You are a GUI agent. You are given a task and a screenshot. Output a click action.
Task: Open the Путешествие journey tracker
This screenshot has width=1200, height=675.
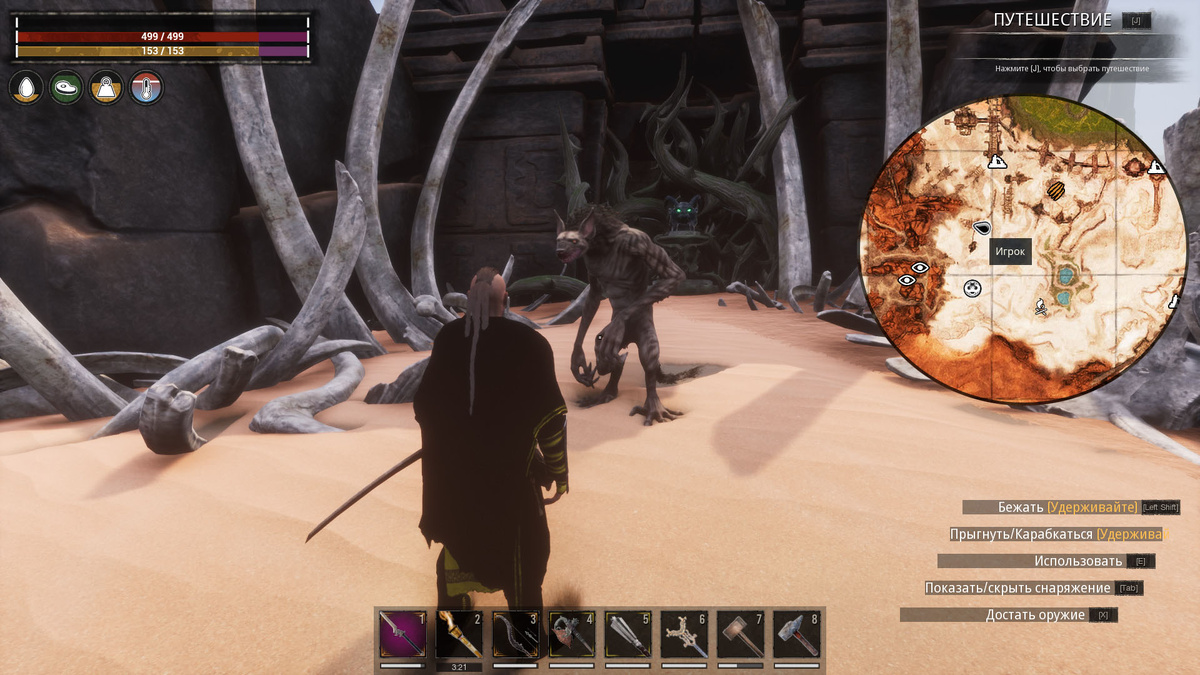pyautogui.click(x=1052, y=20)
